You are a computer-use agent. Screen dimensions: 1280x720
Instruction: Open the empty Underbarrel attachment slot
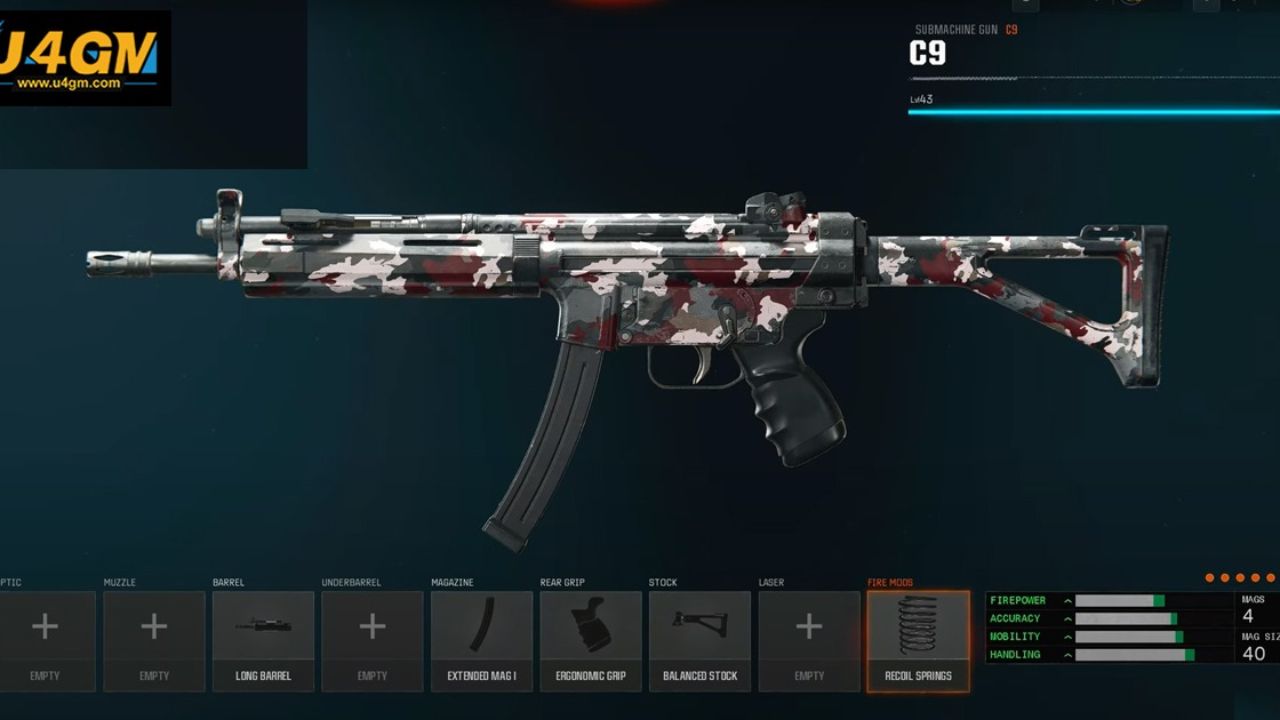tap(372, 627)
